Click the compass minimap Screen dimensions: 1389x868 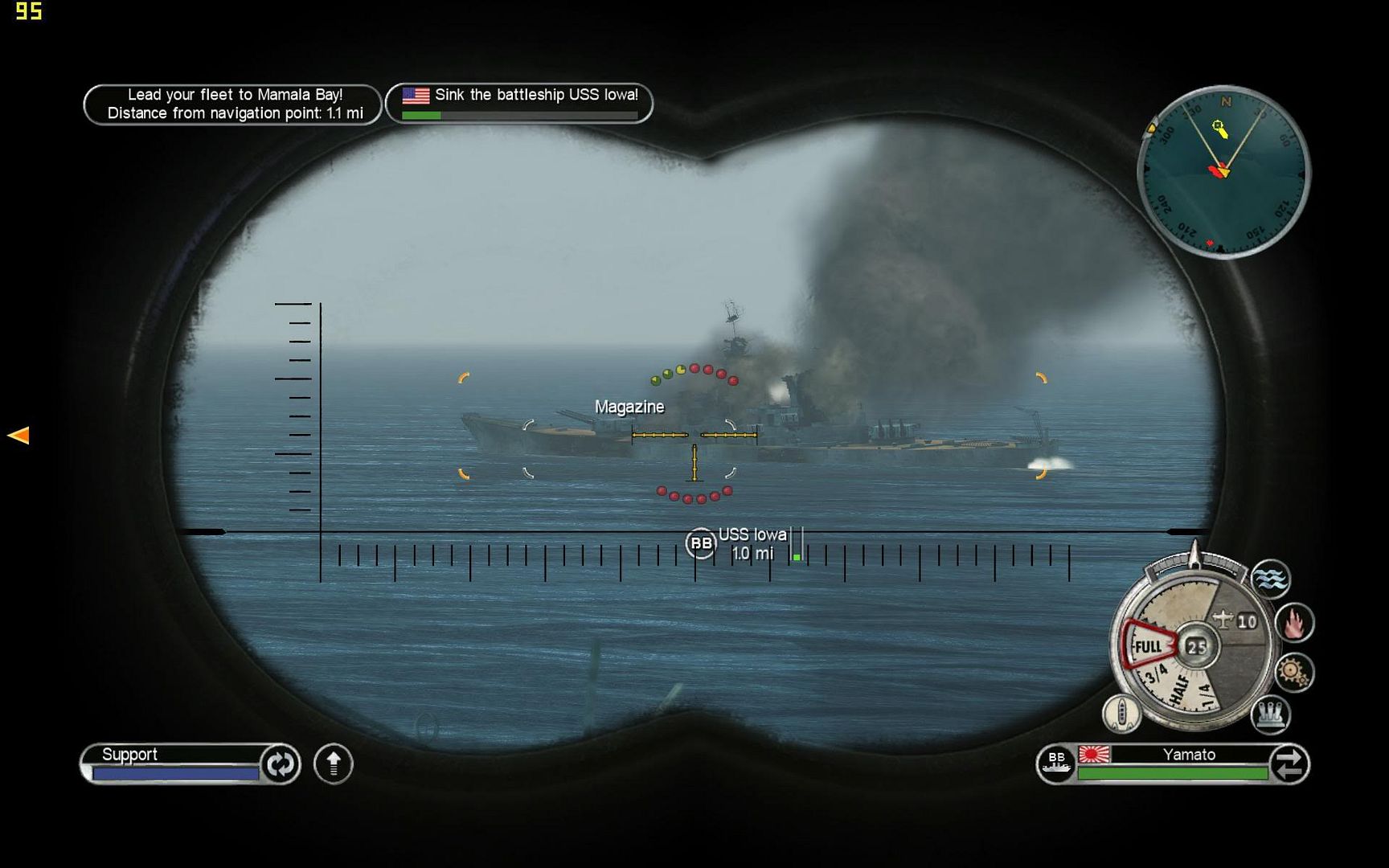(x=1223, y=171)
